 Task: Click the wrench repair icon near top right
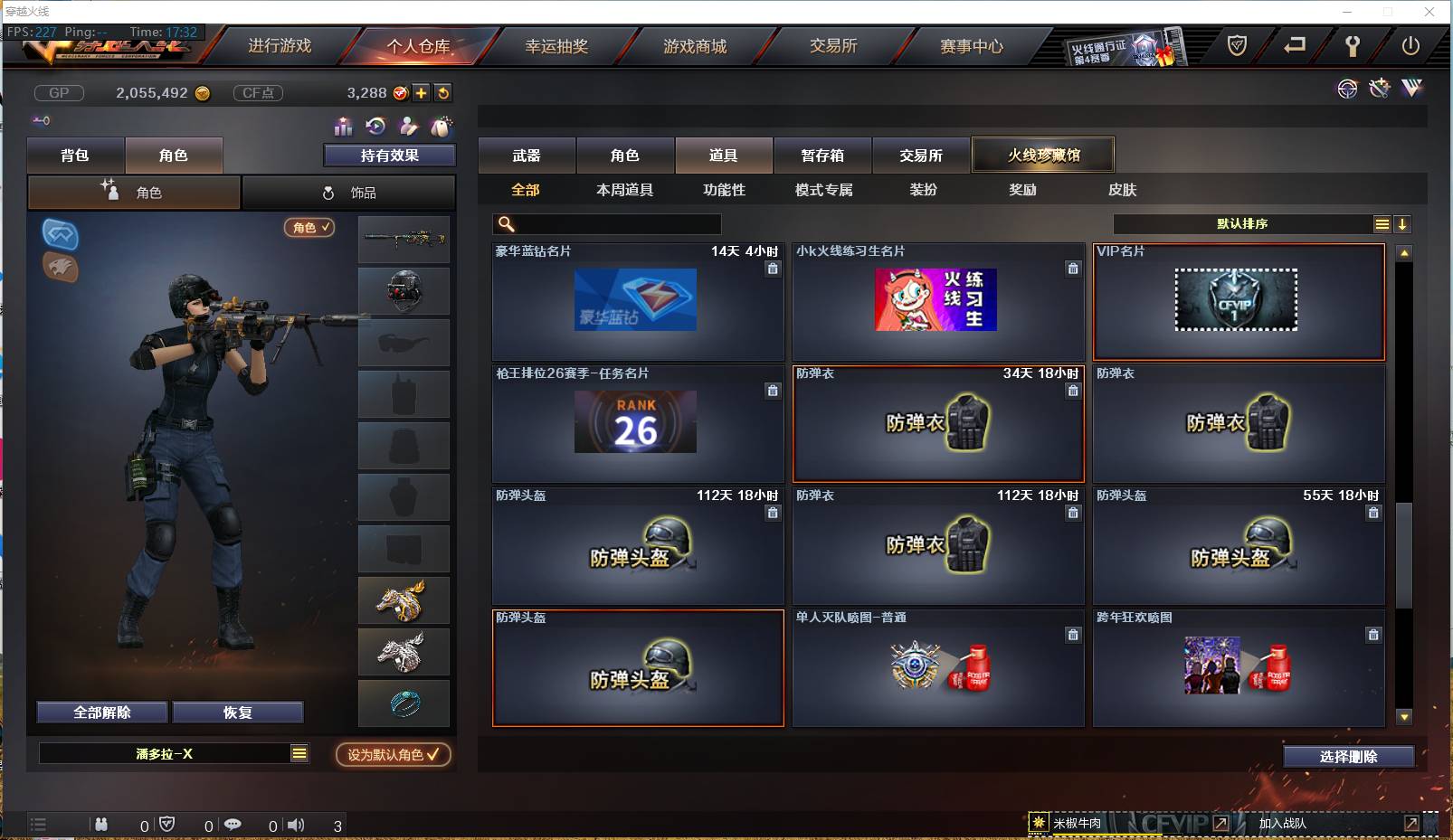1379,89
